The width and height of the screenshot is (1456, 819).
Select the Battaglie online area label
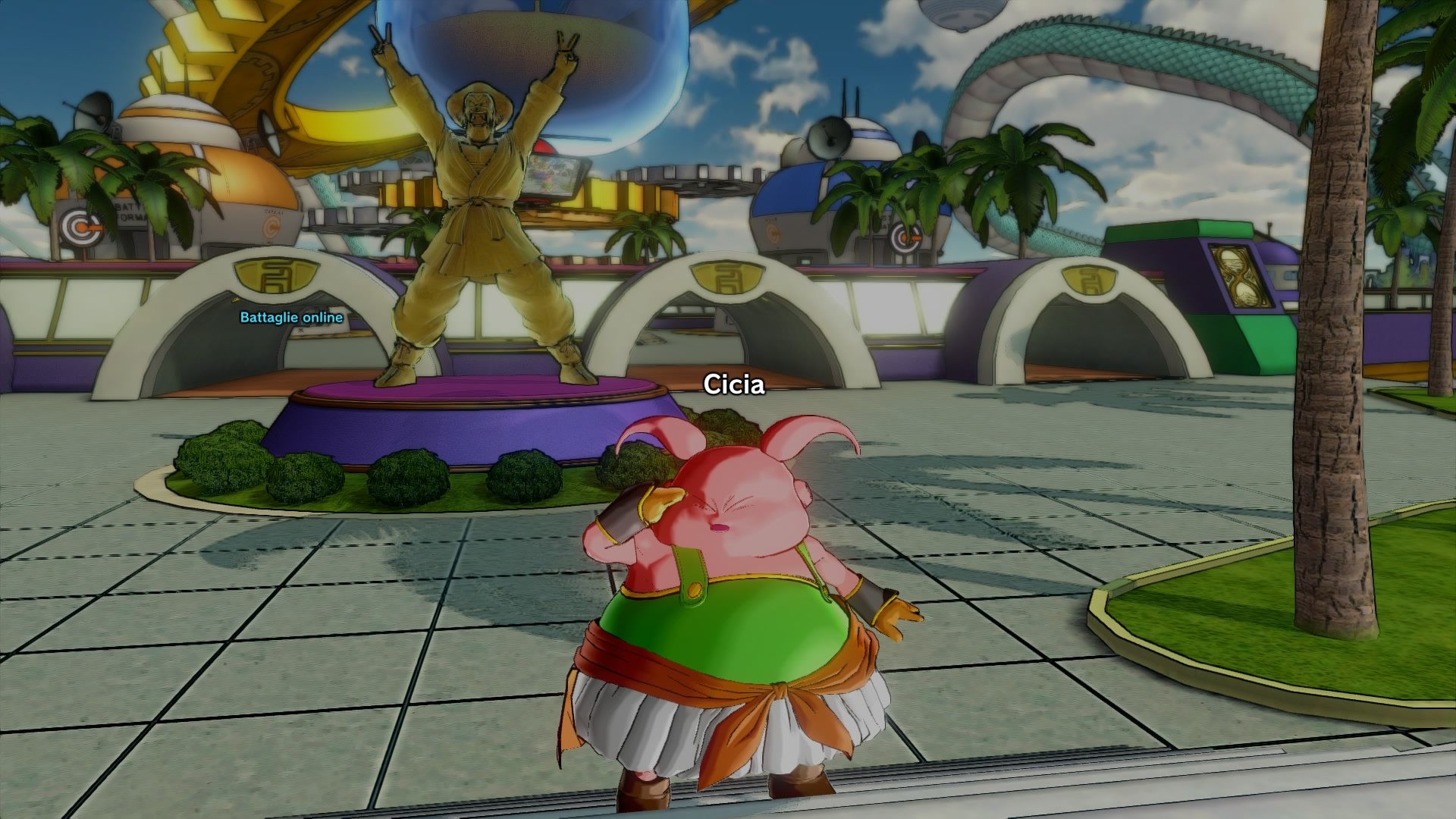(x=291, y=318)
